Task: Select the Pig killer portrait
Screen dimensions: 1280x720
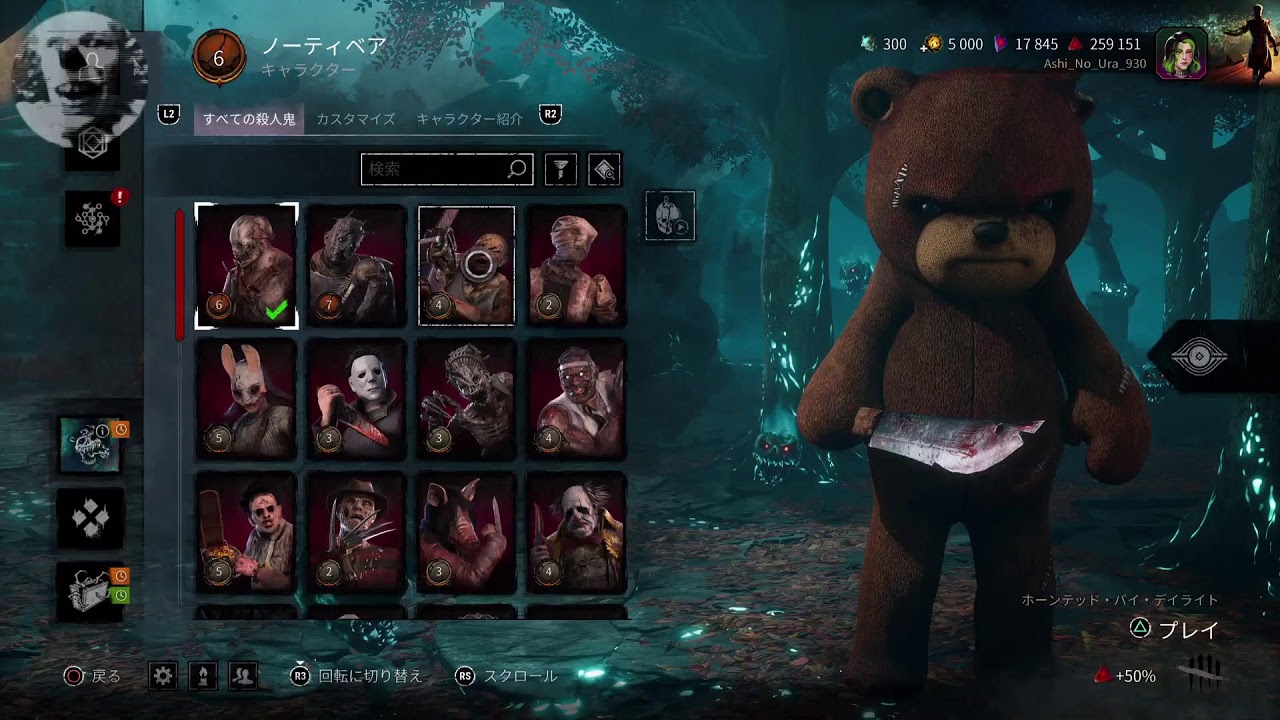Action: click(466, 532)
